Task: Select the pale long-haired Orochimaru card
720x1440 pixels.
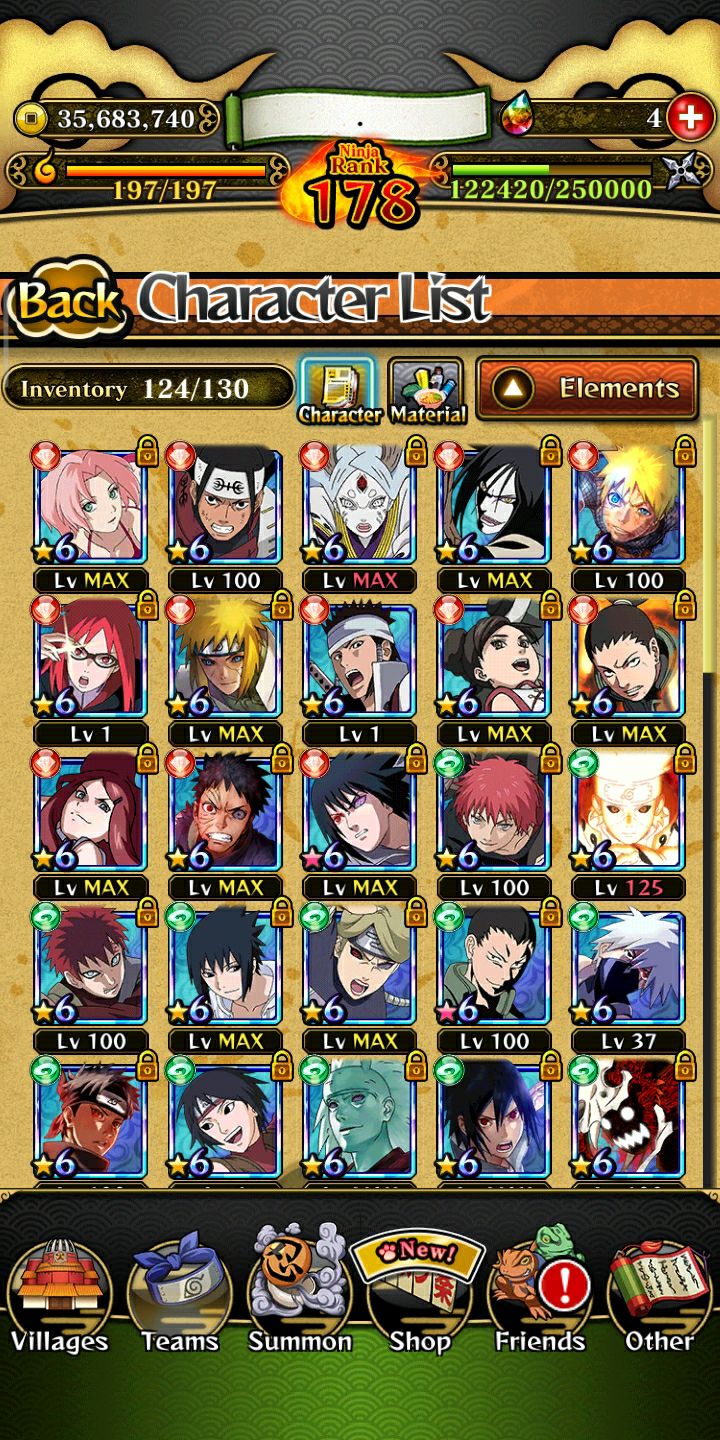Action: click(x=493, y=506)
